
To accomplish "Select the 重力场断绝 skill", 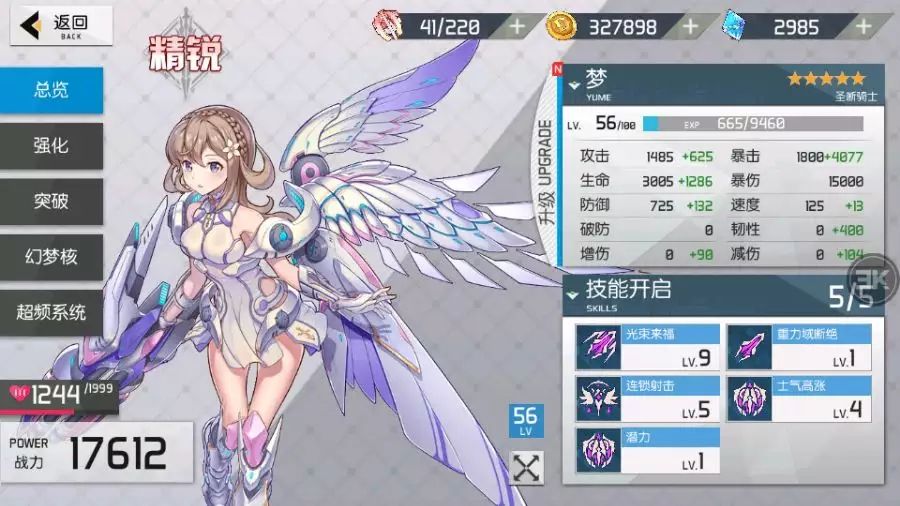I will (798, 347).
